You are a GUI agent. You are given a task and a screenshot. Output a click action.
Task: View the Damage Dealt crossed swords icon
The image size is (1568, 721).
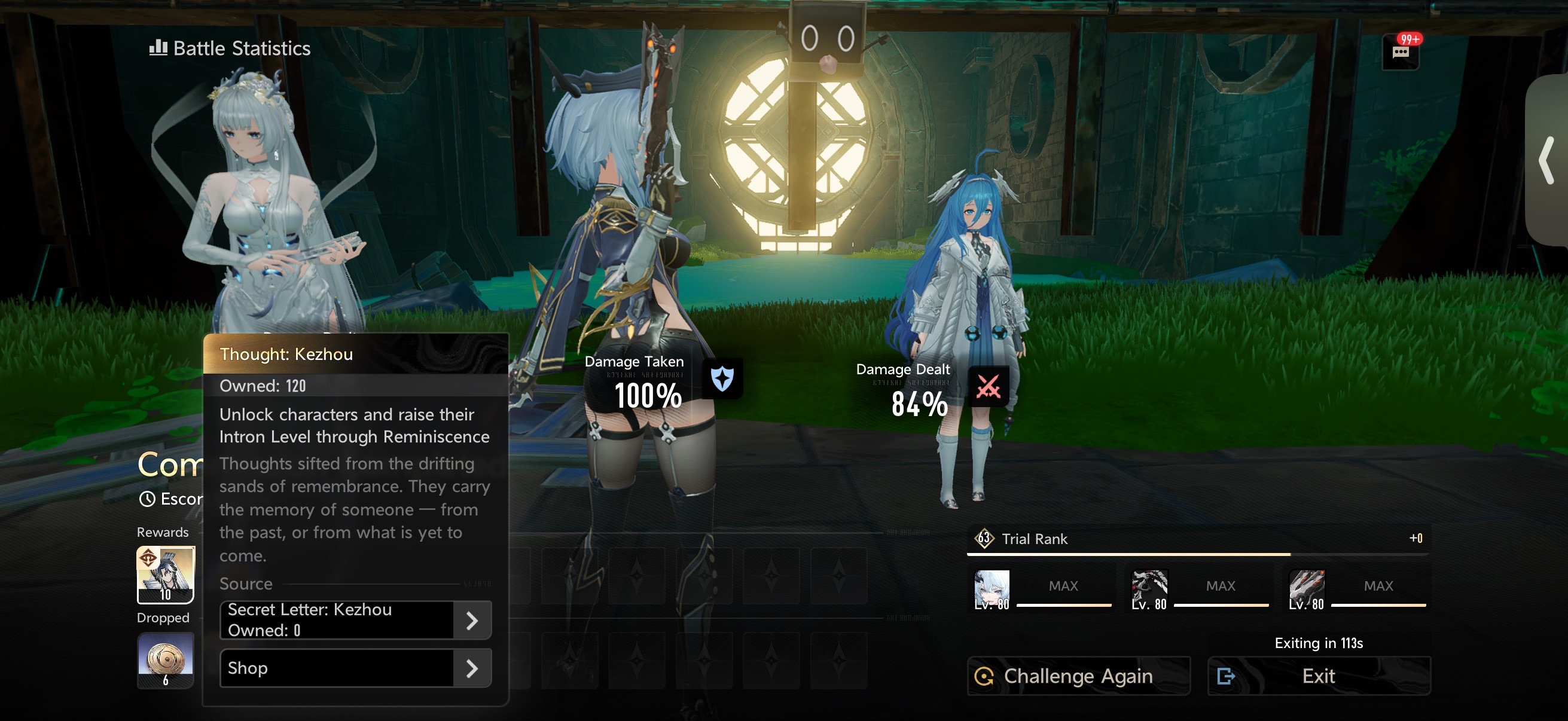point(988,386)
